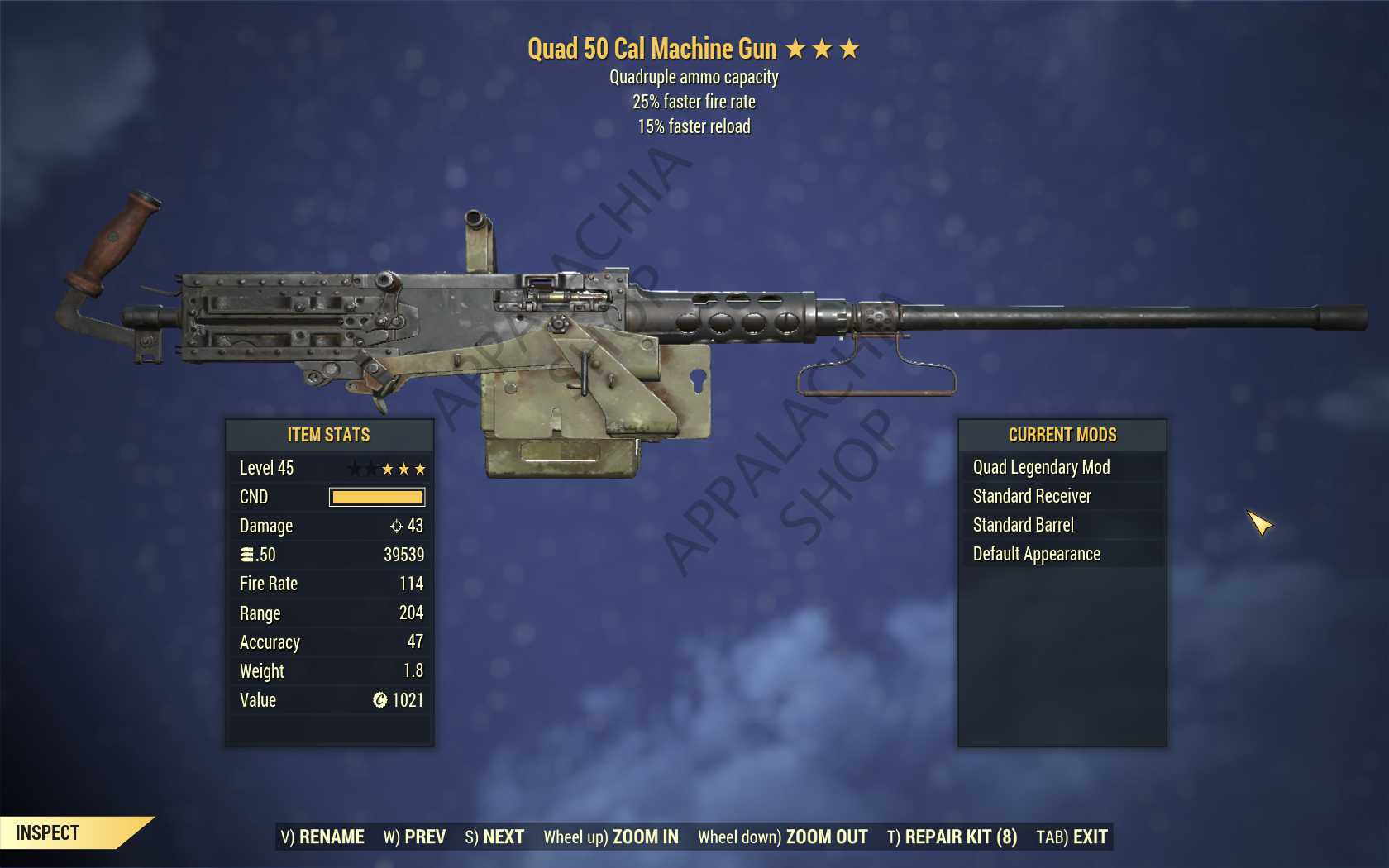Use a REPAIR KIT on the weapon
The width and height of the screenshot is (1389, 868).
952,837
